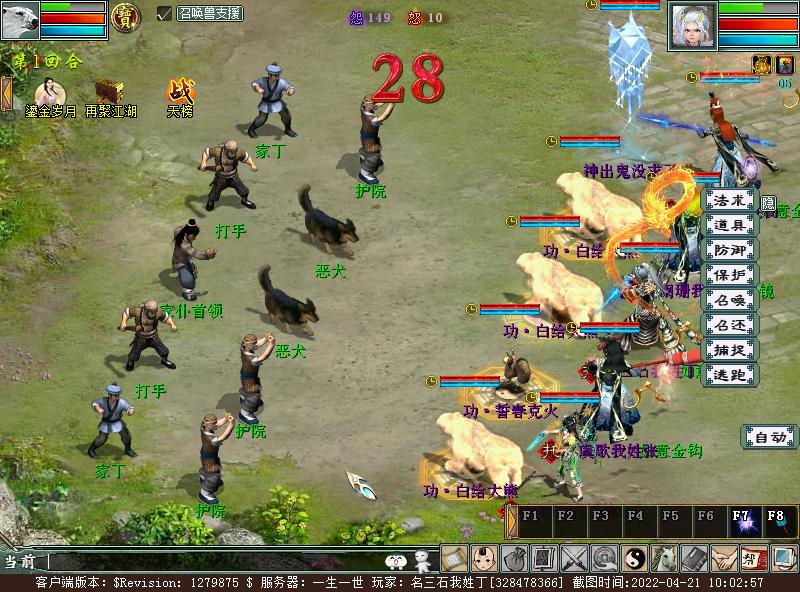Select the 防御 defend command
This screenshot has width=800, height=592.
tap(731, 250)
